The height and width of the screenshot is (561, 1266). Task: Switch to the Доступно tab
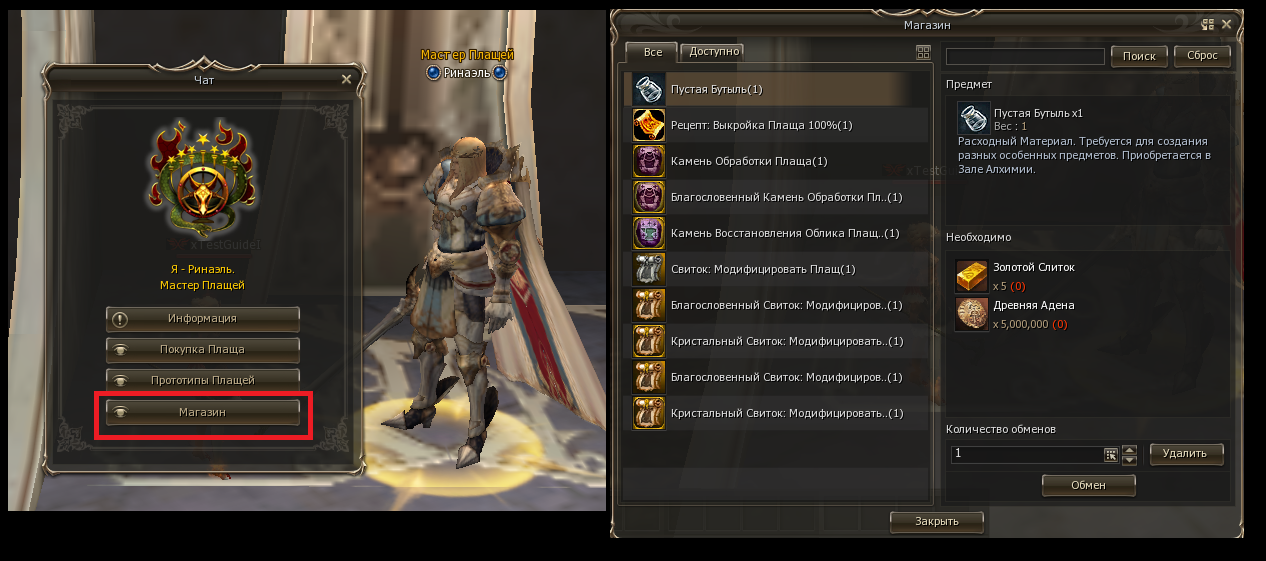point(714,51)
